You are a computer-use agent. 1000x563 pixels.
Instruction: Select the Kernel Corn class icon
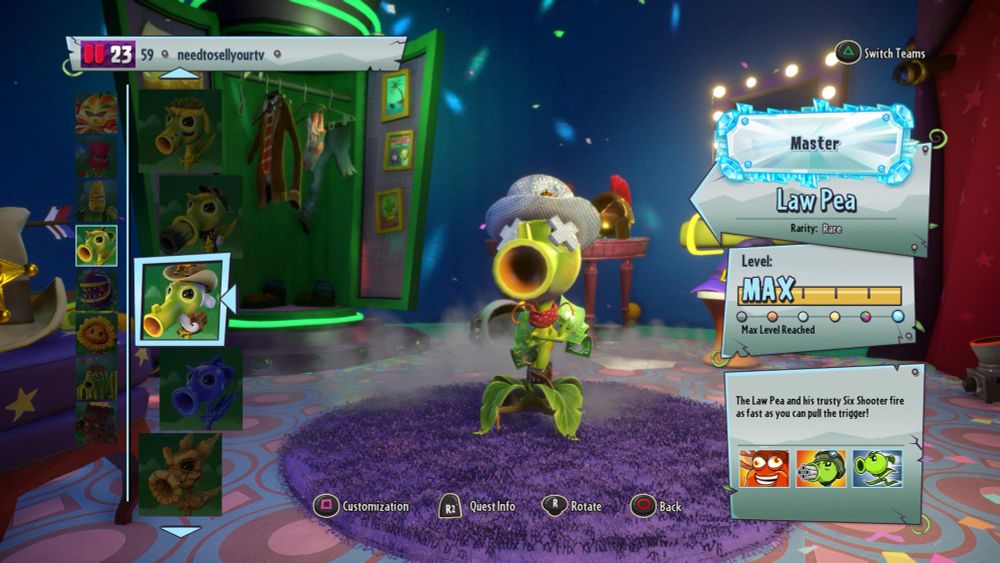pos(96,201)
